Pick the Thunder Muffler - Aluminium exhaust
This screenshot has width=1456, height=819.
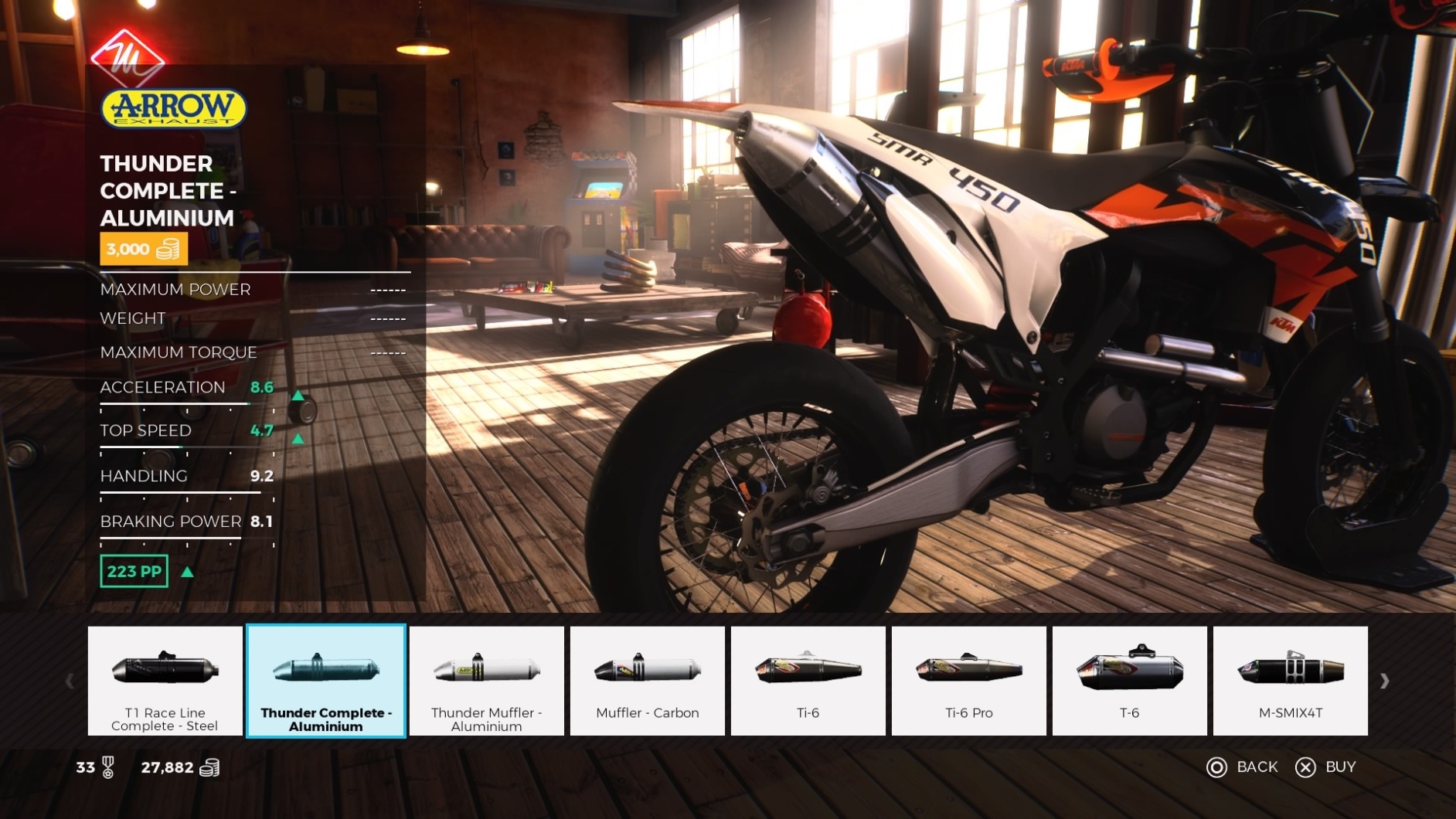486,680
